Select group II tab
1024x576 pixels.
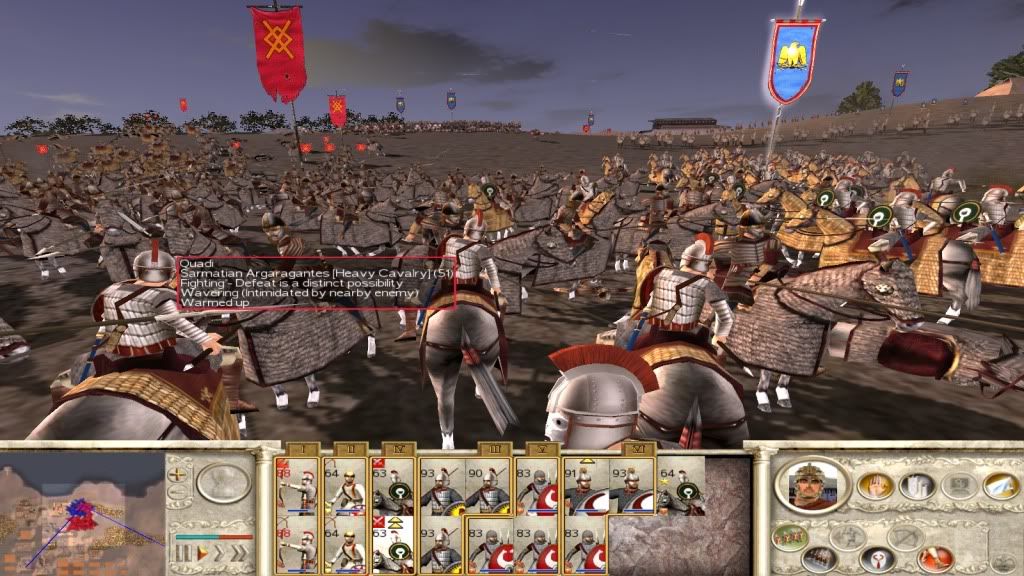click(x=348, y=449)
